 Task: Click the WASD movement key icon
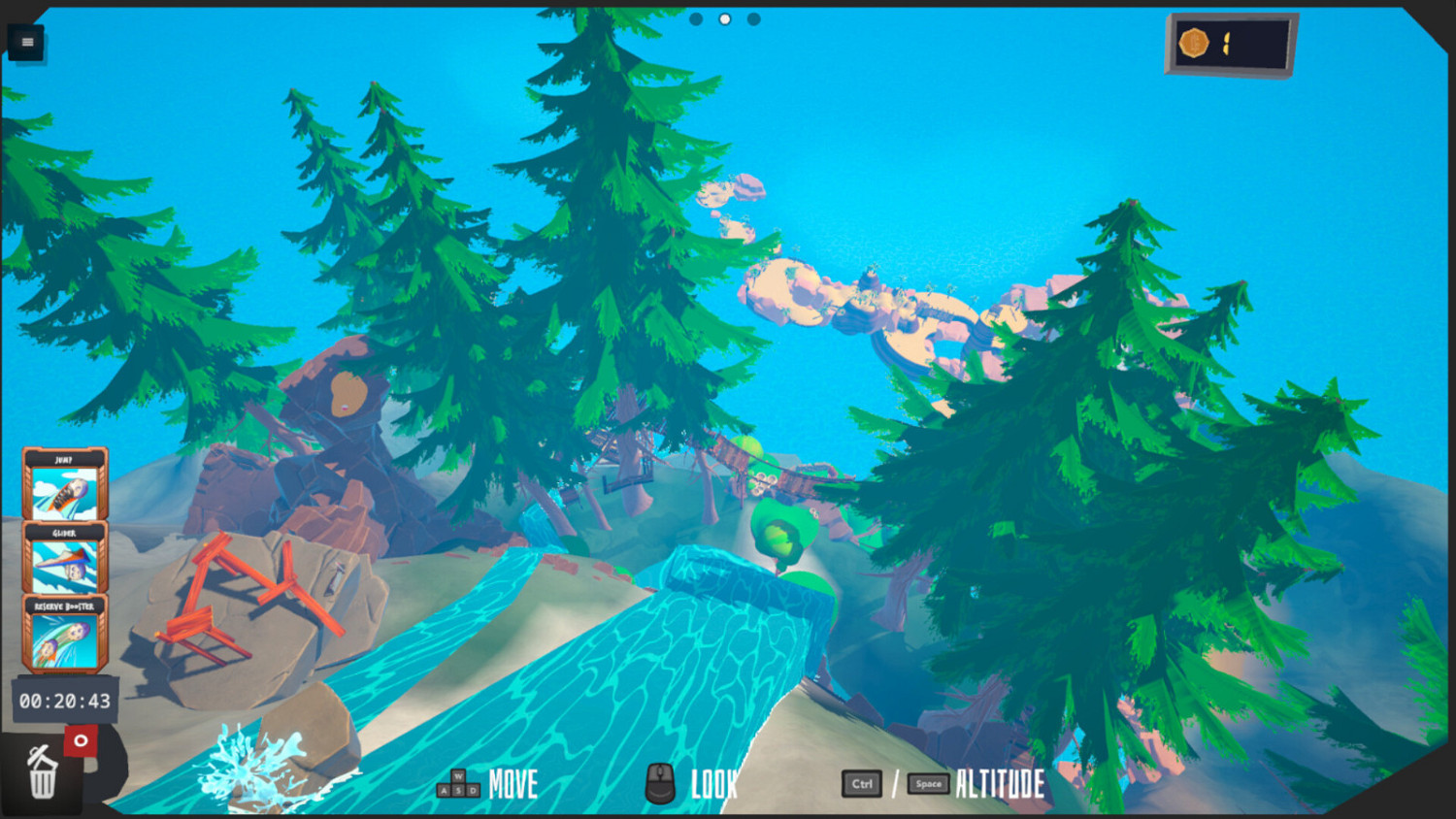coord(456,784)
